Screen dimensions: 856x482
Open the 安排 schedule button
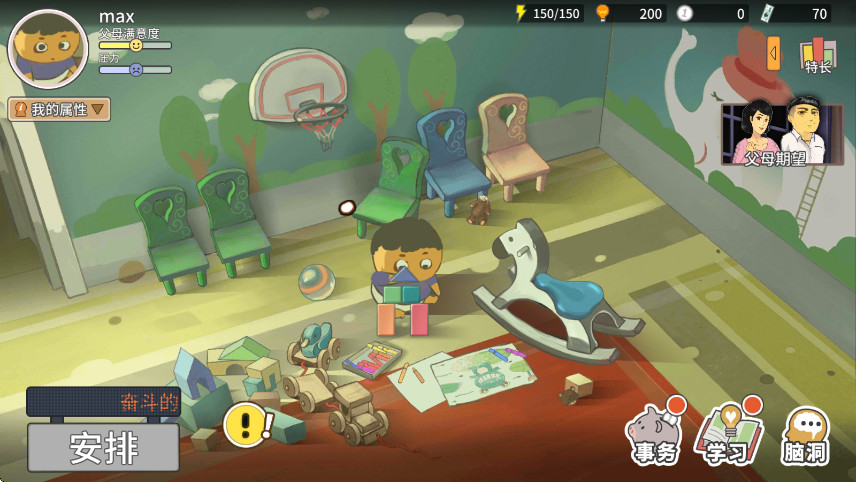(x=103, y=447)
